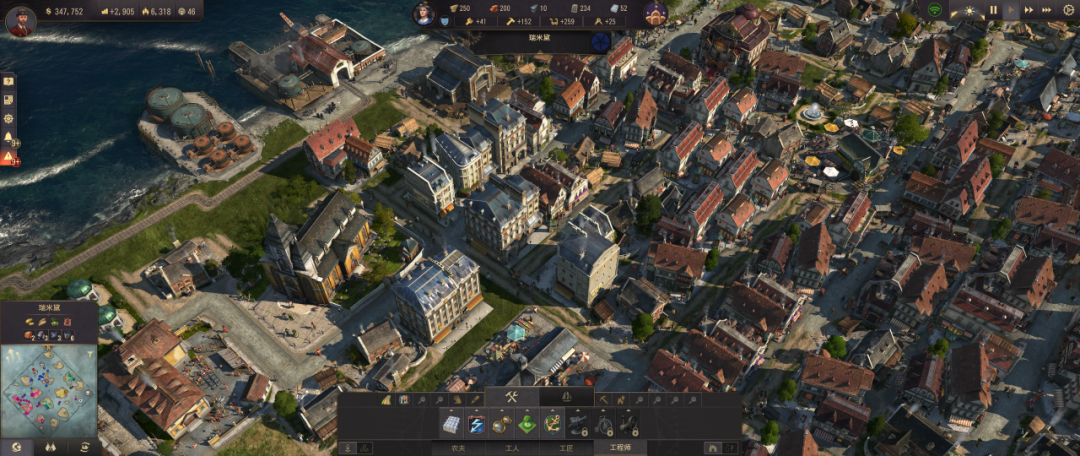Choose the window glass building icon

pos(452,425)
